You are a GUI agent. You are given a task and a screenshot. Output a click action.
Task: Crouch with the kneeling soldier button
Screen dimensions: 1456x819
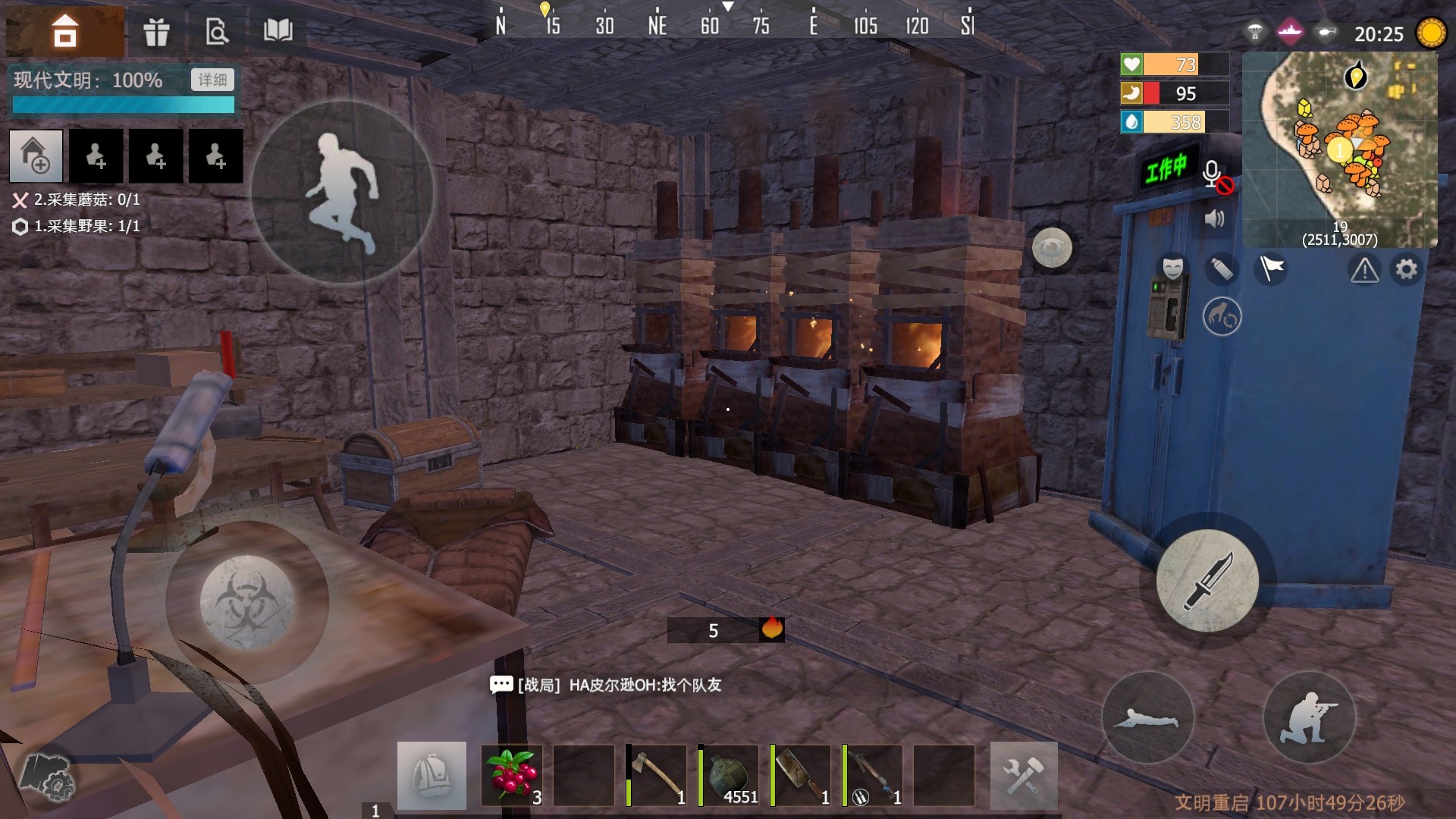tap(1309, 717)
